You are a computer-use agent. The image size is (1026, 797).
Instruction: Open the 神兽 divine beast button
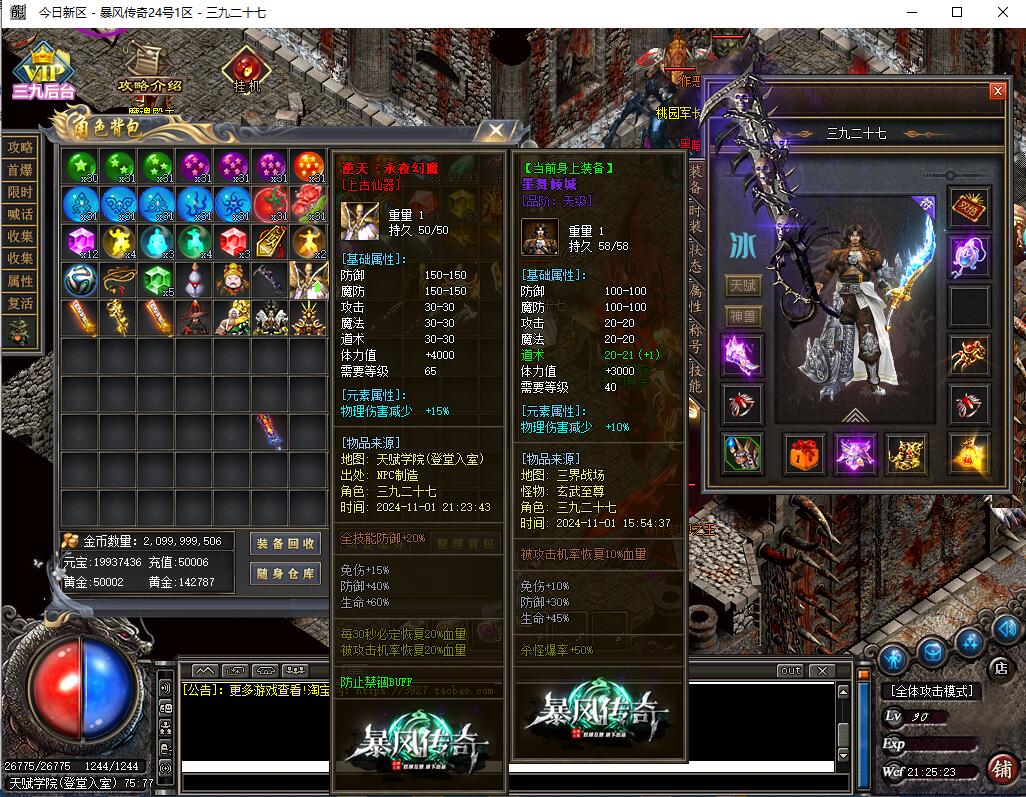[x=742, y=316]
